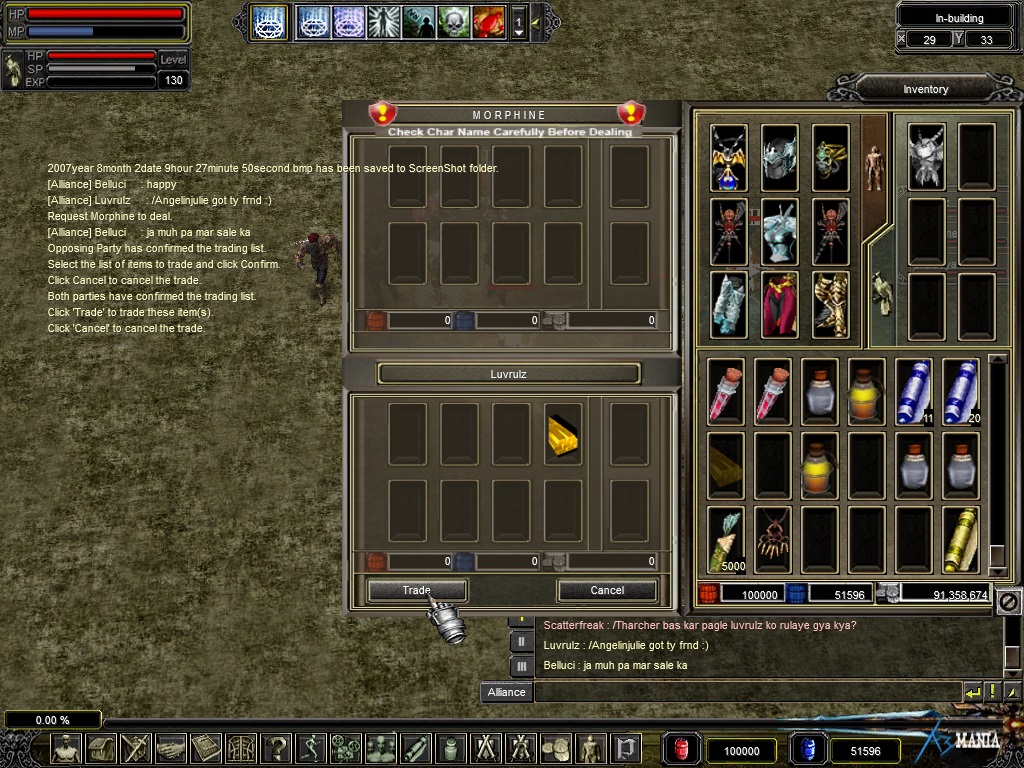Click the red potion quick slot
The image size is (1024, 768).
(x=680, y=750)
